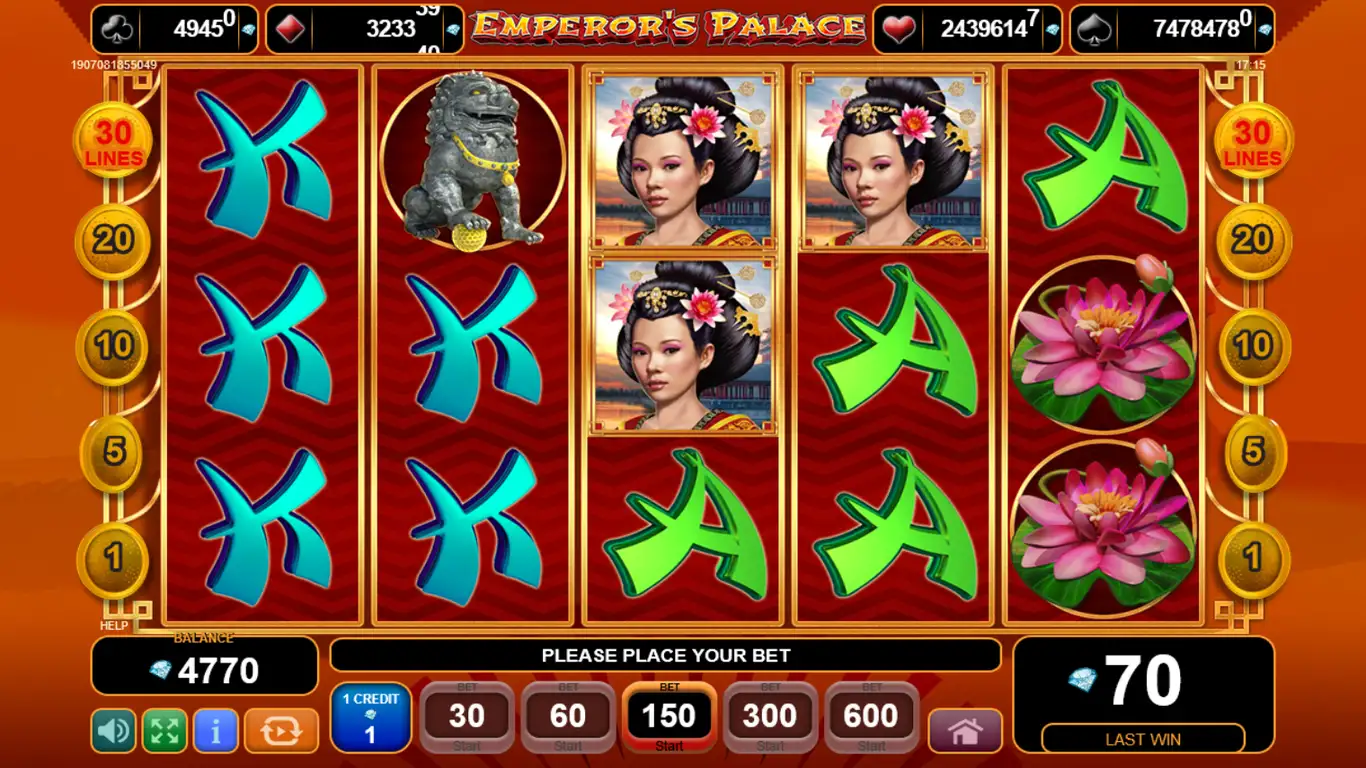Image resolution: width=1366 pixels, height=768 pixels.
Task: Open the blue info paytable button
Action: tap(215, 731)
